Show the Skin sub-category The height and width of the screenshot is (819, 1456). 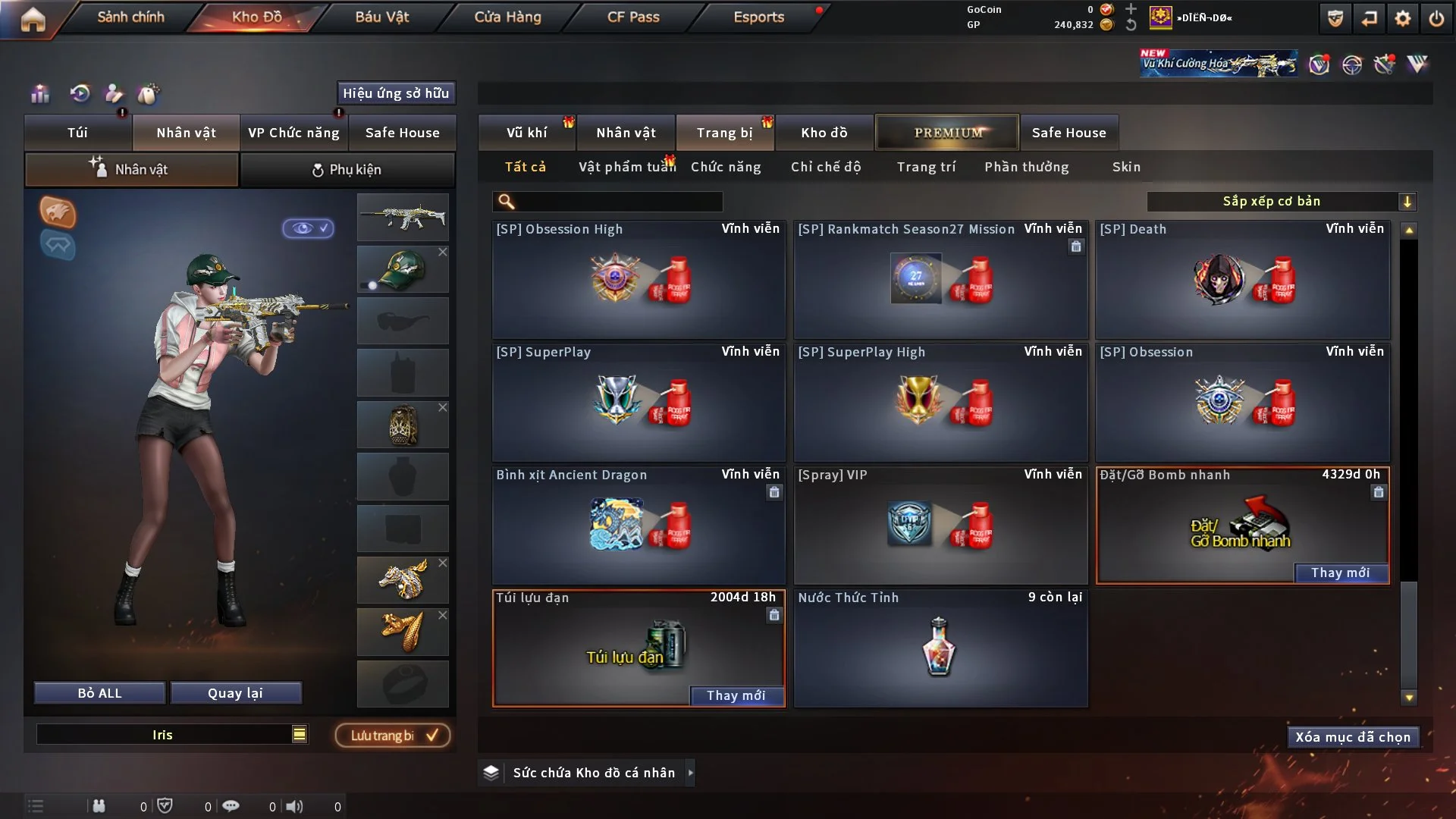(x=1126, y=167)
